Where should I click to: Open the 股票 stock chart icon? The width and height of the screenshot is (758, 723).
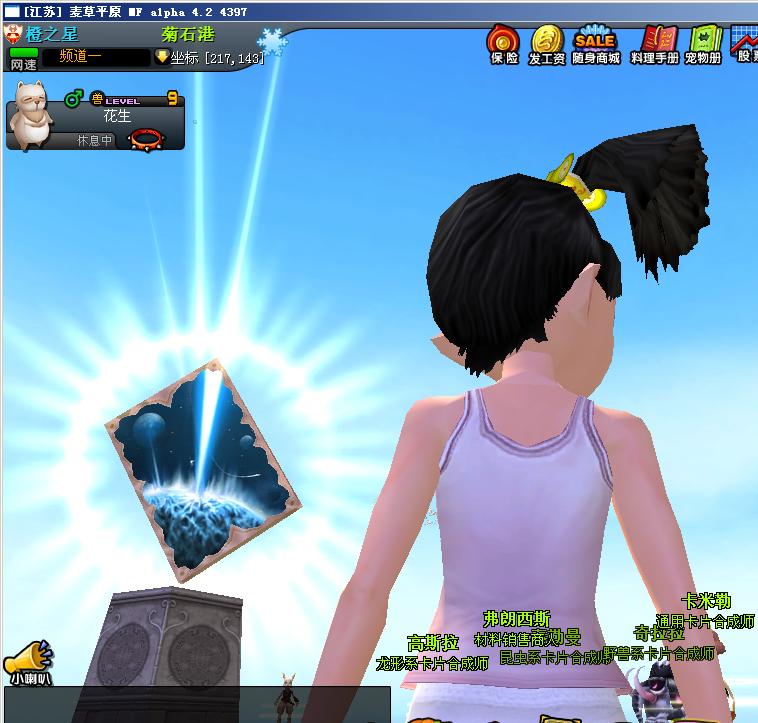click(x=746, y=42)
